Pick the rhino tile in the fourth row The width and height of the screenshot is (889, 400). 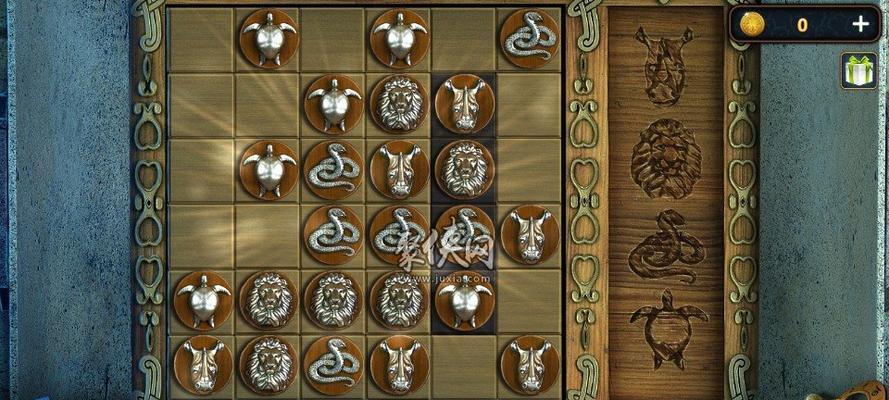[529, 234]
